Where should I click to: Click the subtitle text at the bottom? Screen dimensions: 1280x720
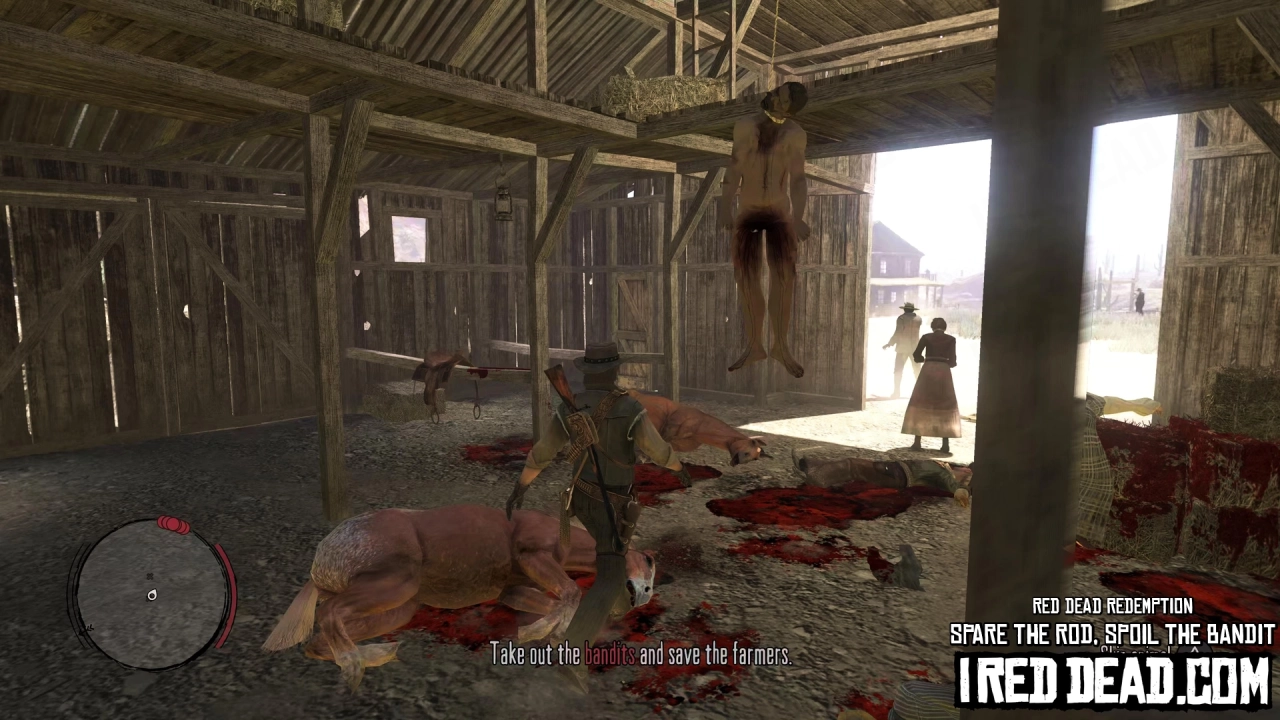tap(642, 657)
